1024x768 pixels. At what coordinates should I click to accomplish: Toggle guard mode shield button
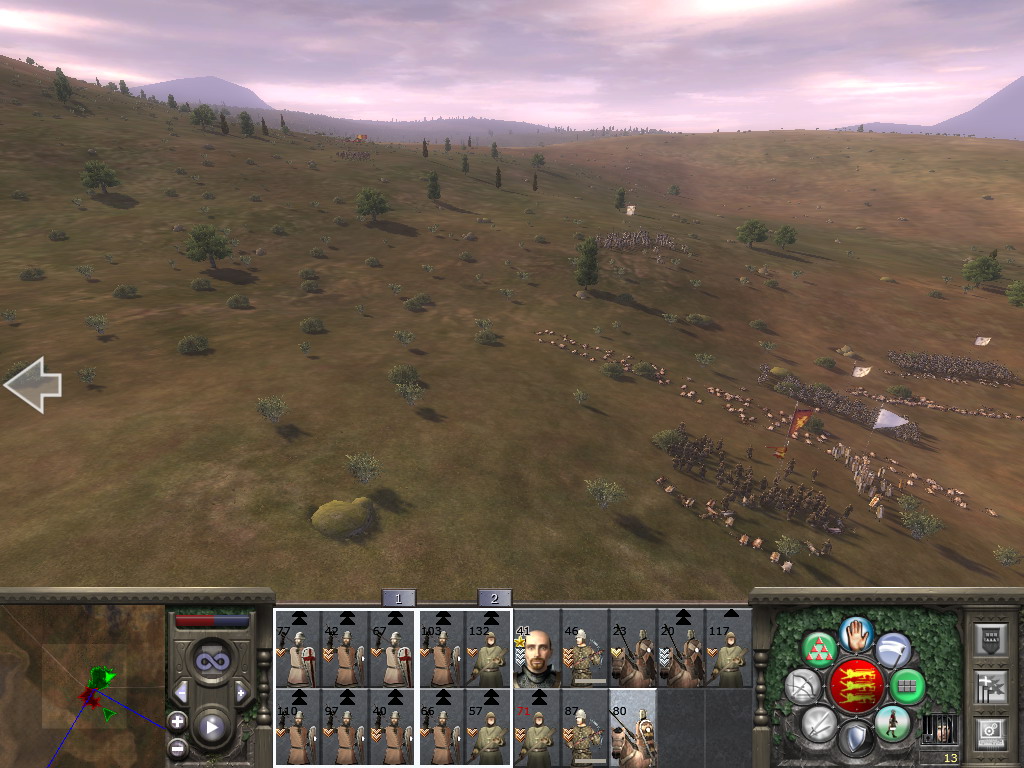[855, 740]
